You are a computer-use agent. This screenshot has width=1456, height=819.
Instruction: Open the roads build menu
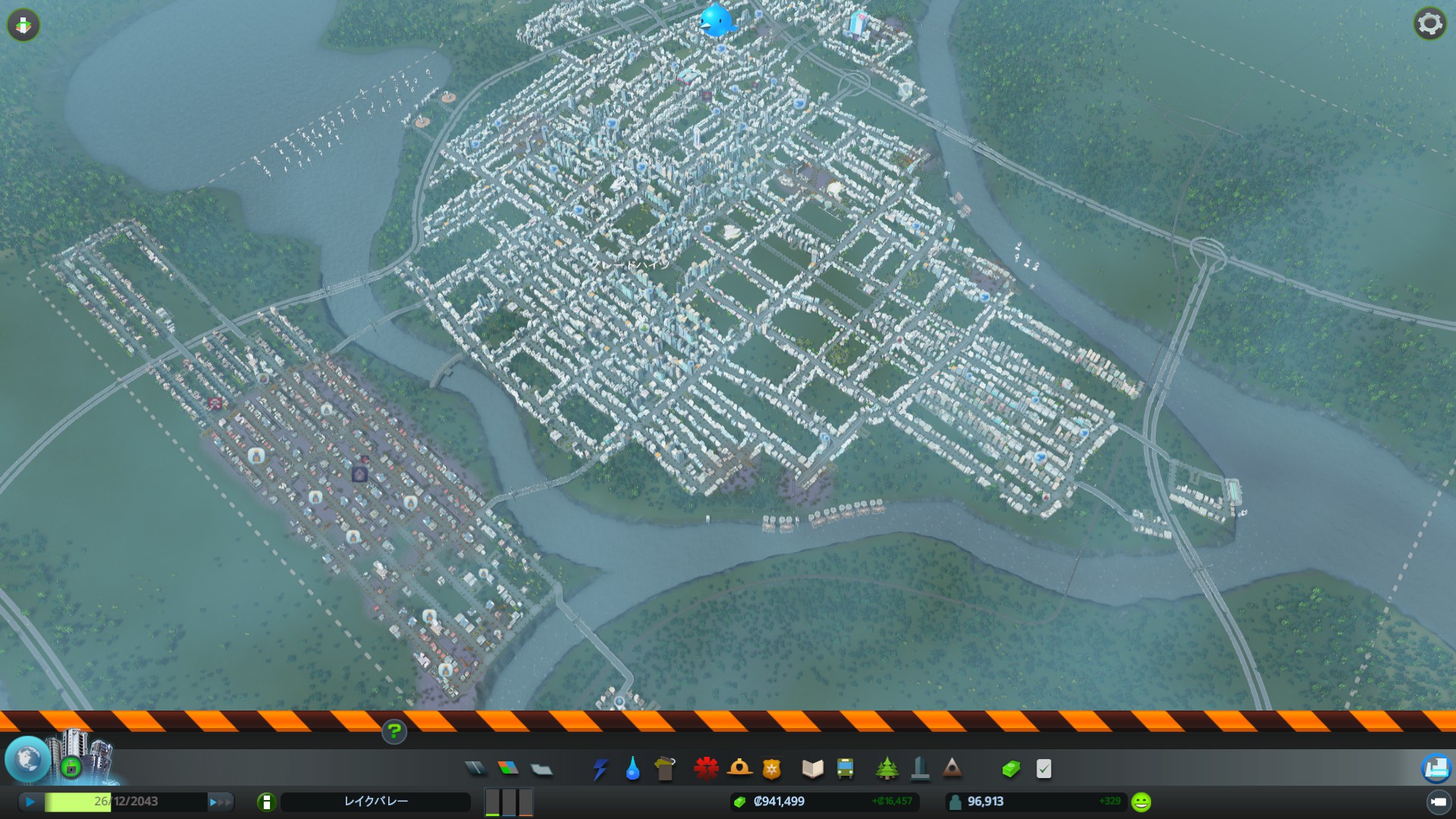point(475,769)
